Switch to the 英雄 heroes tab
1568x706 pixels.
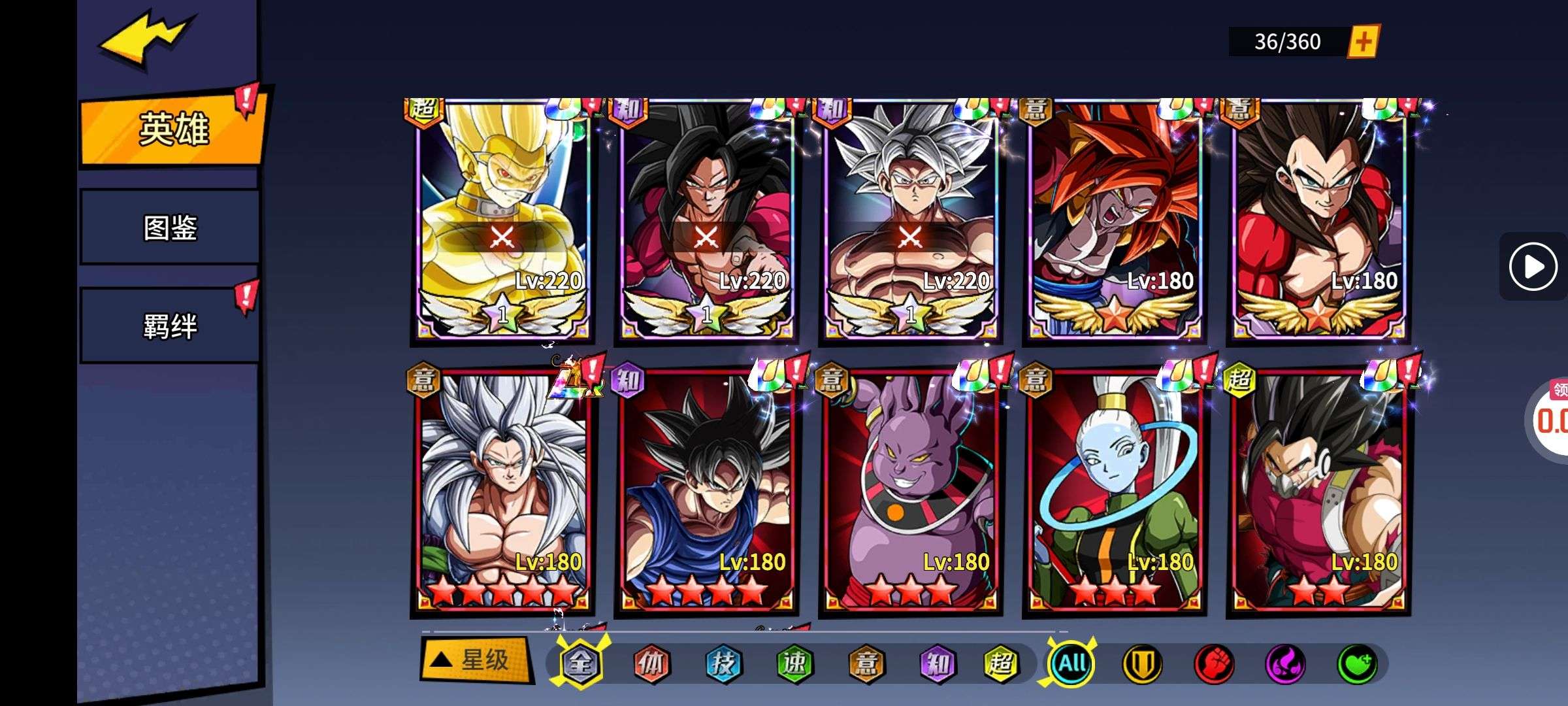(172, 128)
